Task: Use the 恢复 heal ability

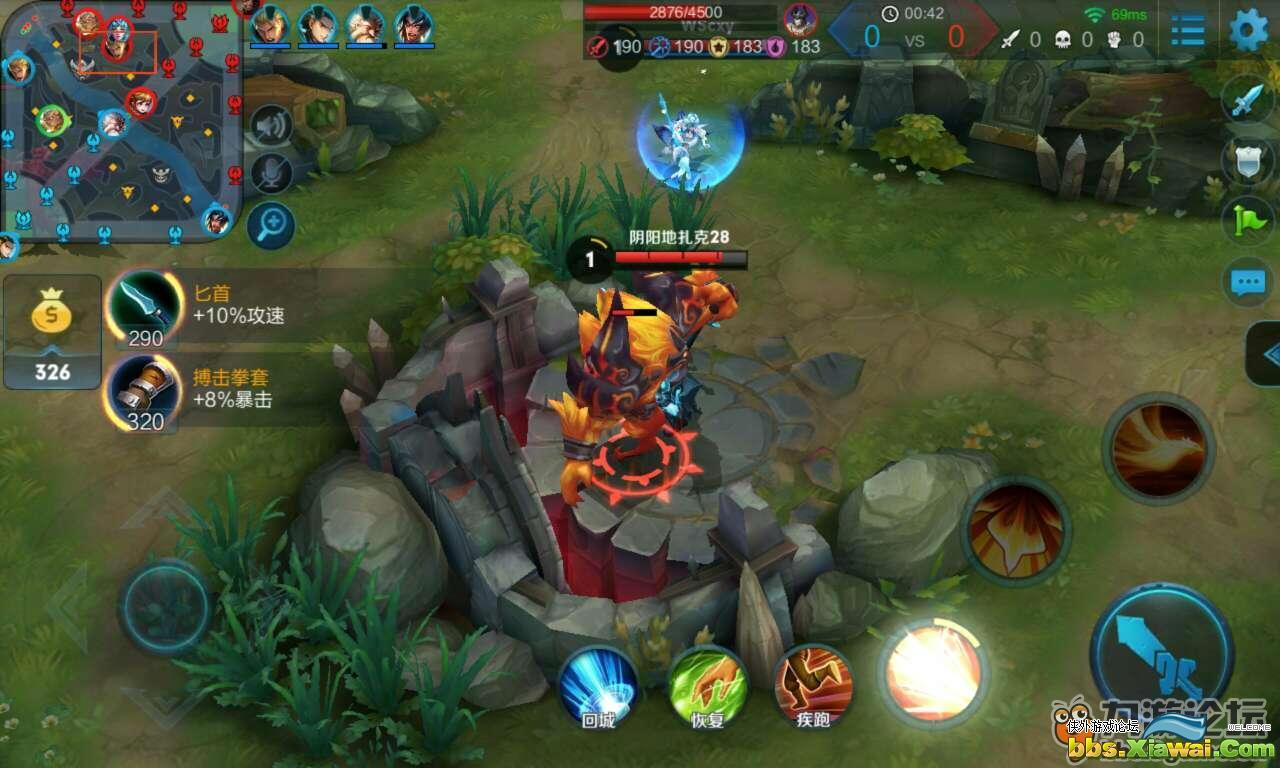Action: point(707,686)
